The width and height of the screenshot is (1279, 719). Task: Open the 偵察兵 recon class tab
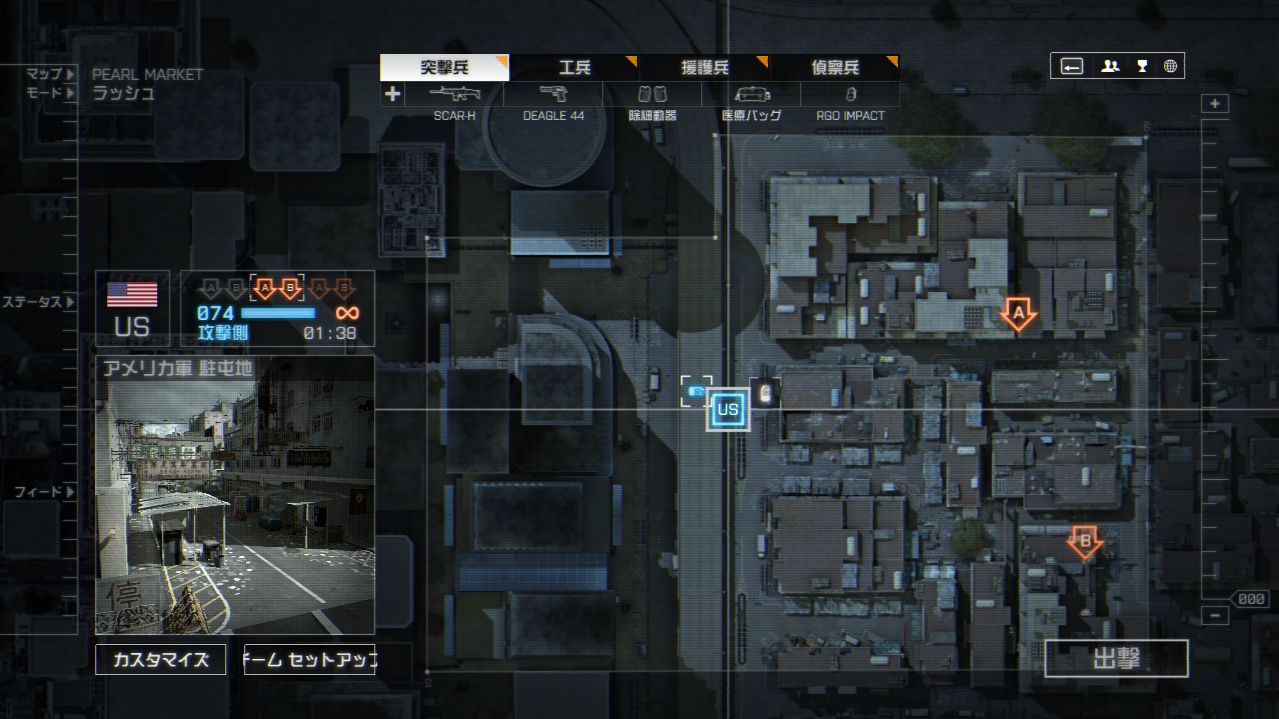click(834, 68)
